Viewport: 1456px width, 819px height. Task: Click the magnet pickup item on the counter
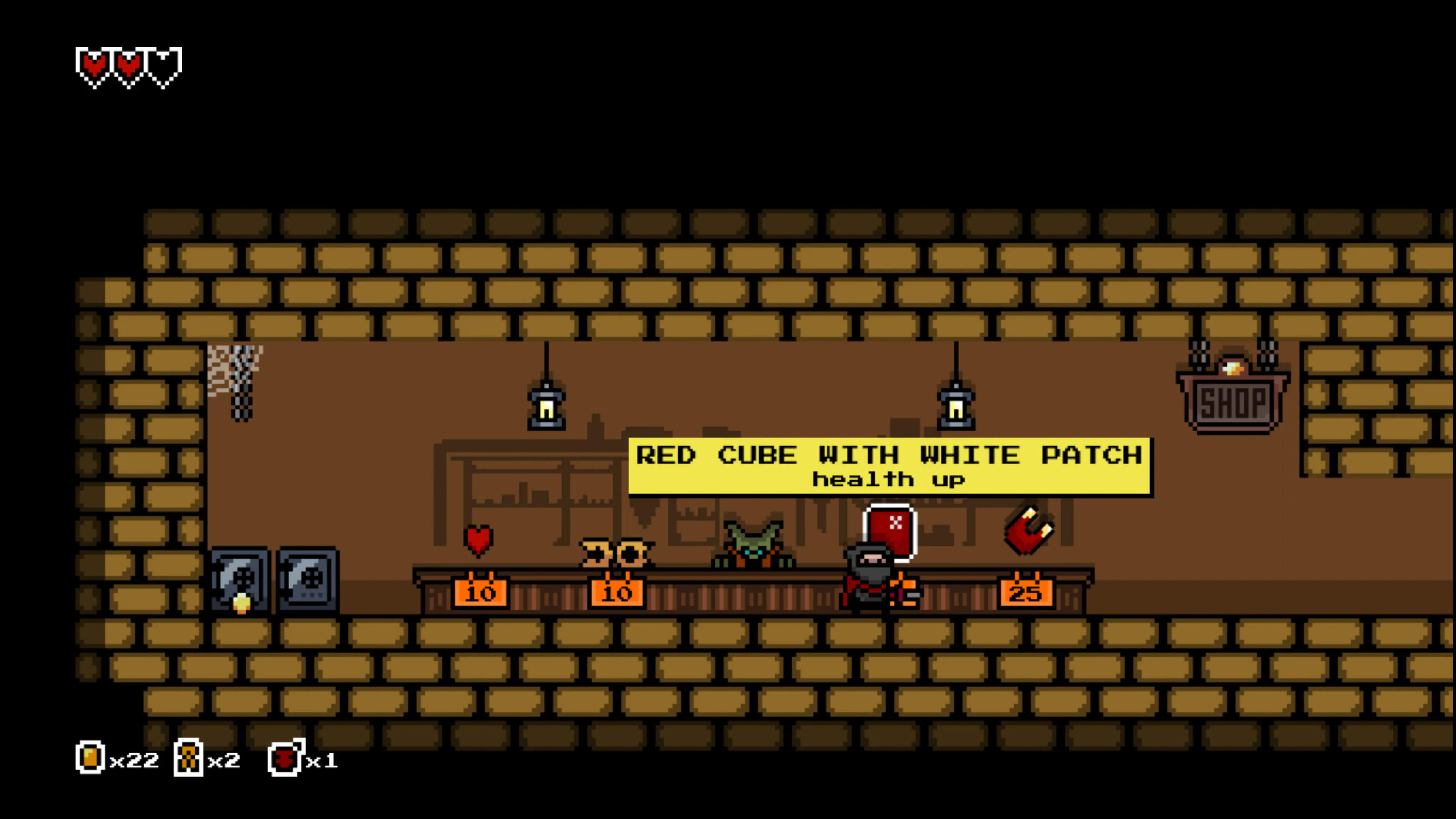(1029, 530)
